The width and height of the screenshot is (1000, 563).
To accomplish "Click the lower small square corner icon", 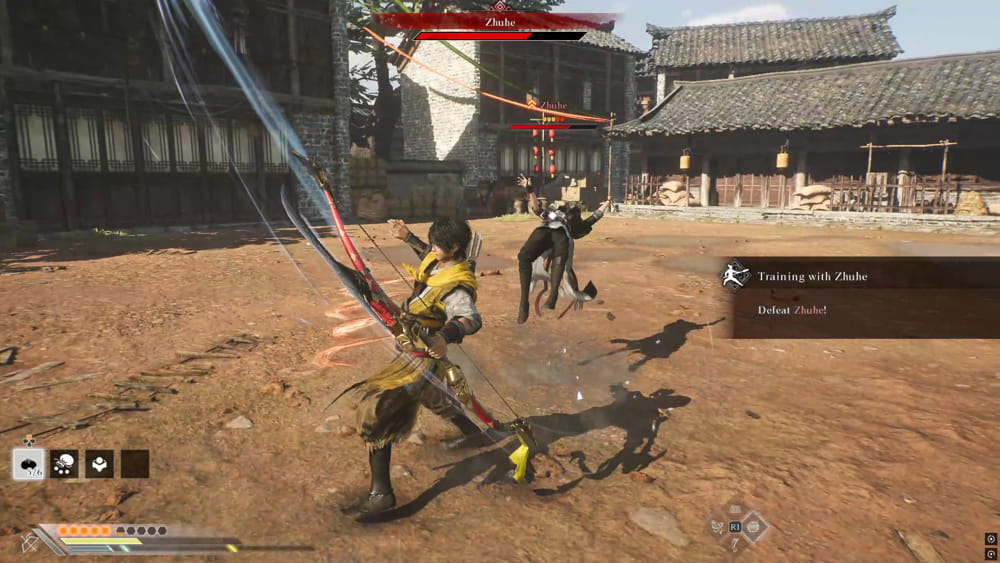I will [x=990, y=553].
